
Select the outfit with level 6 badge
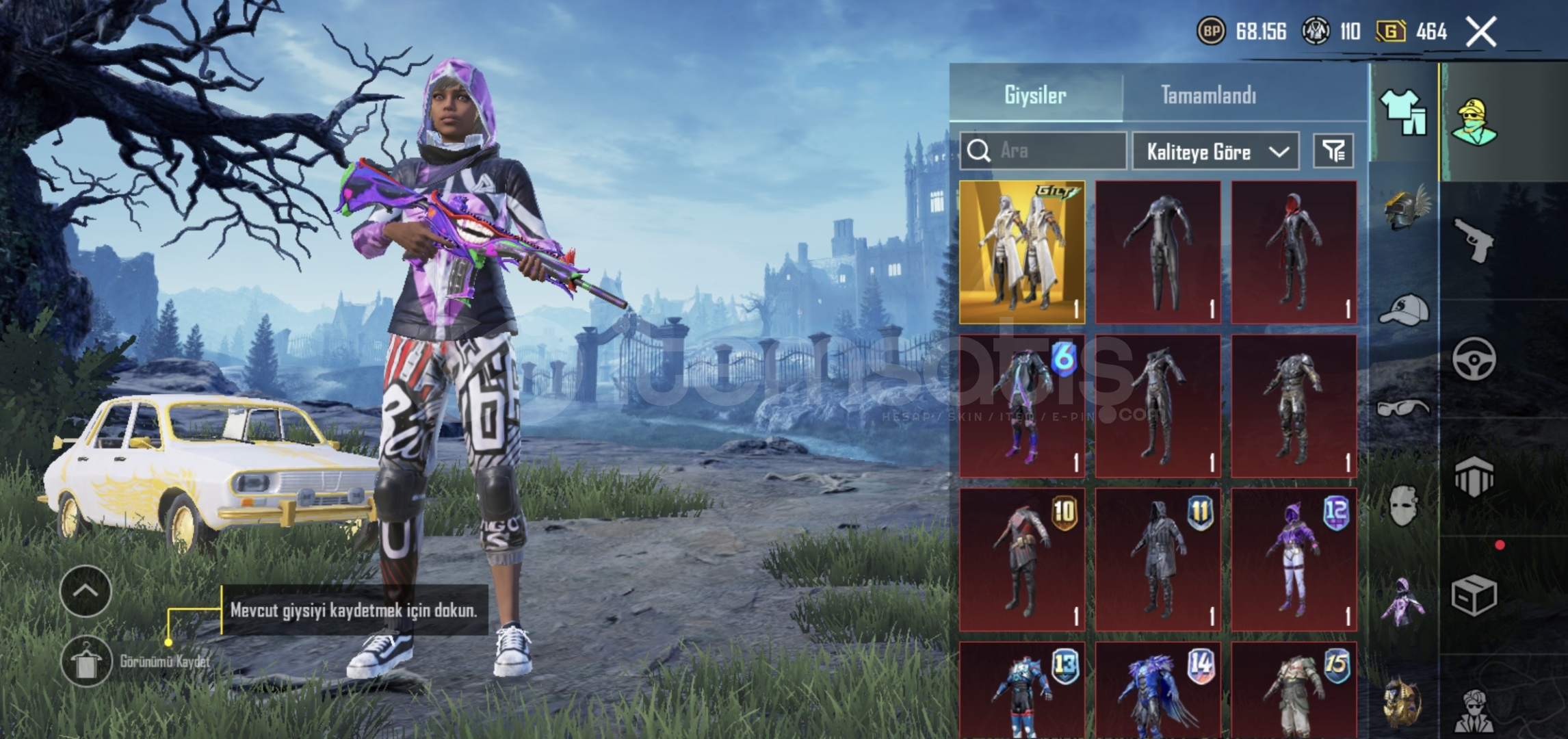[1022, 406]
